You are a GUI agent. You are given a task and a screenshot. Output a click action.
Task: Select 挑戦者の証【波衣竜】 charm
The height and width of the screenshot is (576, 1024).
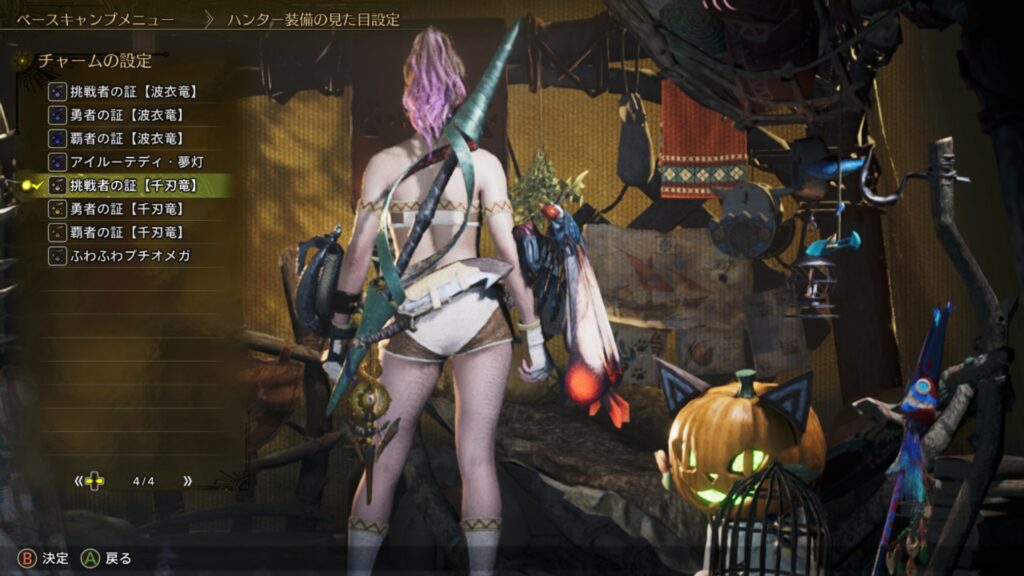click(131, 91)
